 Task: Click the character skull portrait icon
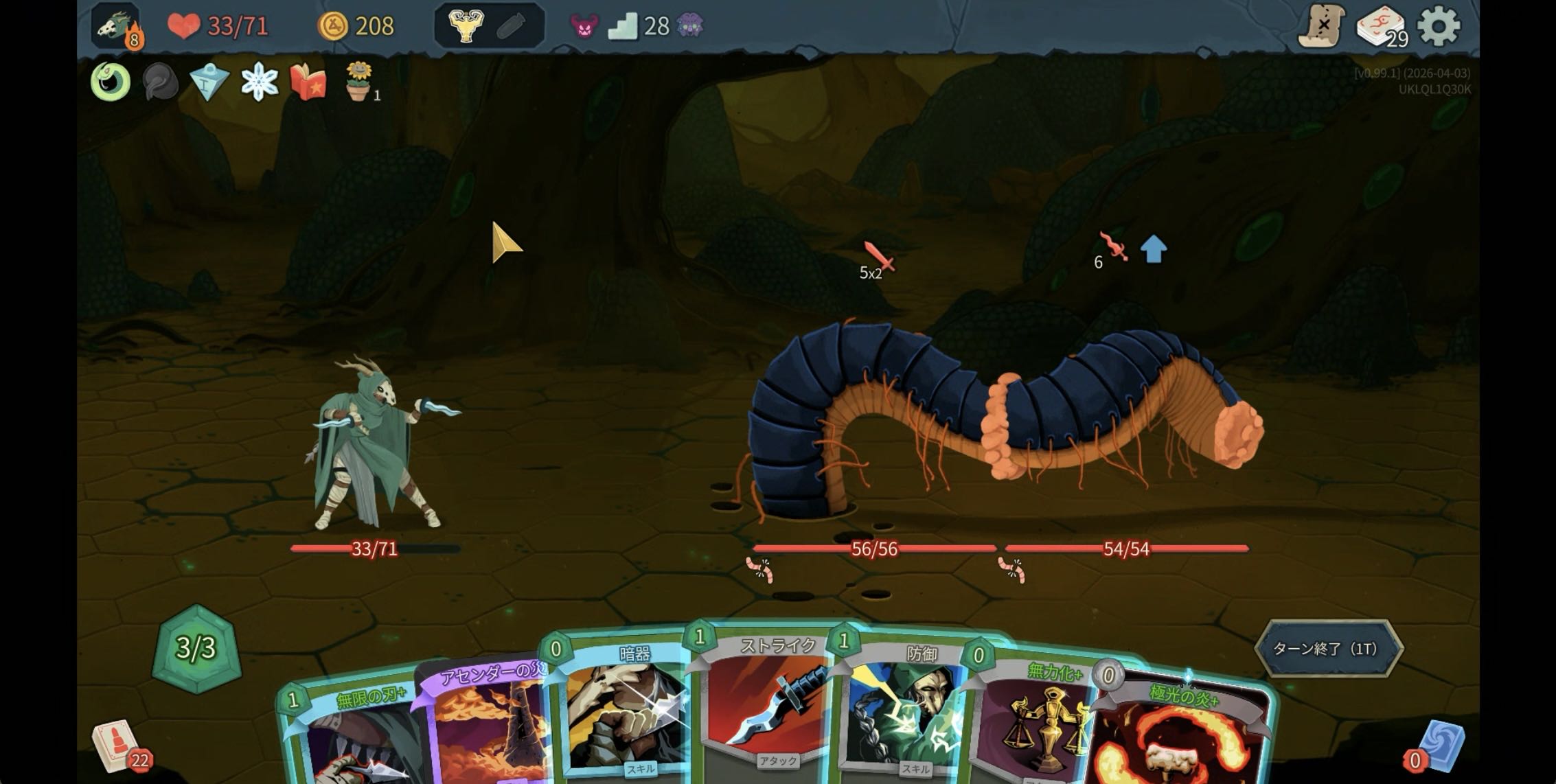pyautogui.click(x=115, y=27)
